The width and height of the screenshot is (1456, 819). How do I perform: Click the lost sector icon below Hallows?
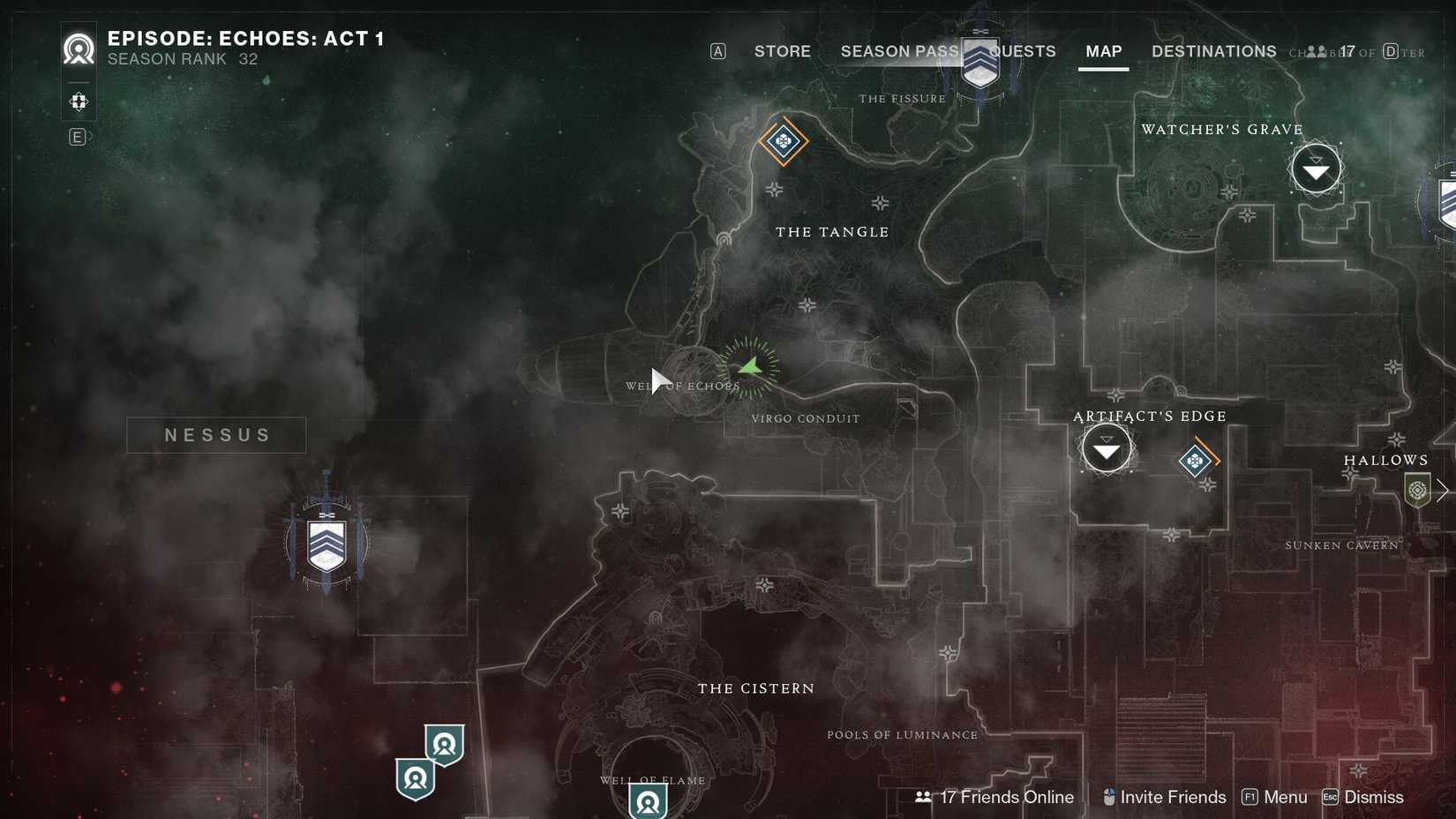point(1417,490)
